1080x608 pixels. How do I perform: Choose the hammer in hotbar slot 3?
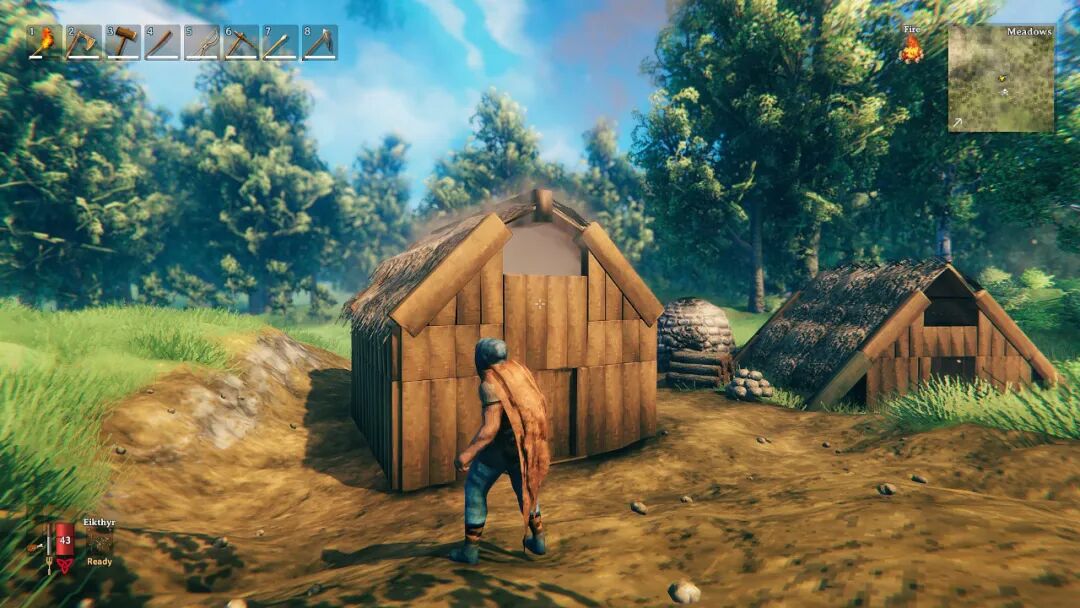point(123,43)
